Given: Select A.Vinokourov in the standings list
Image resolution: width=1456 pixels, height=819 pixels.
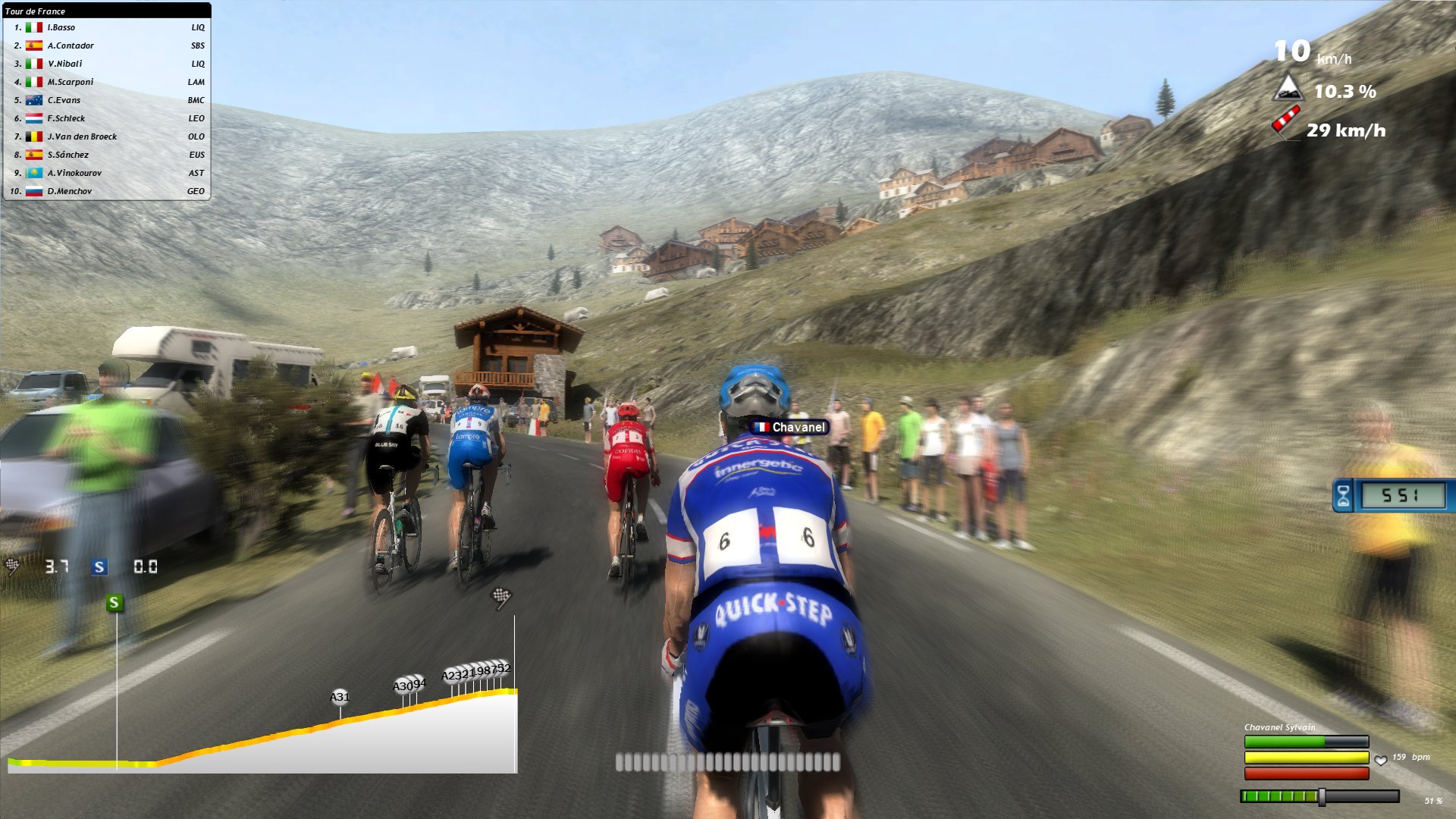Looking at the screenshot, I should click(74, 173).
